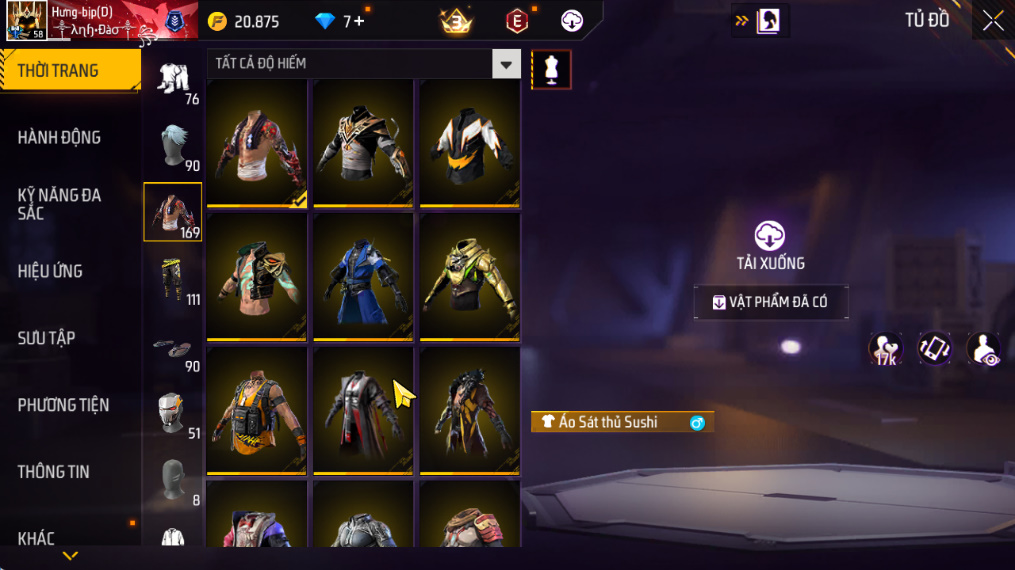Click the VẬT PHẨM ĐÃ CÓ button

point(771,302)
